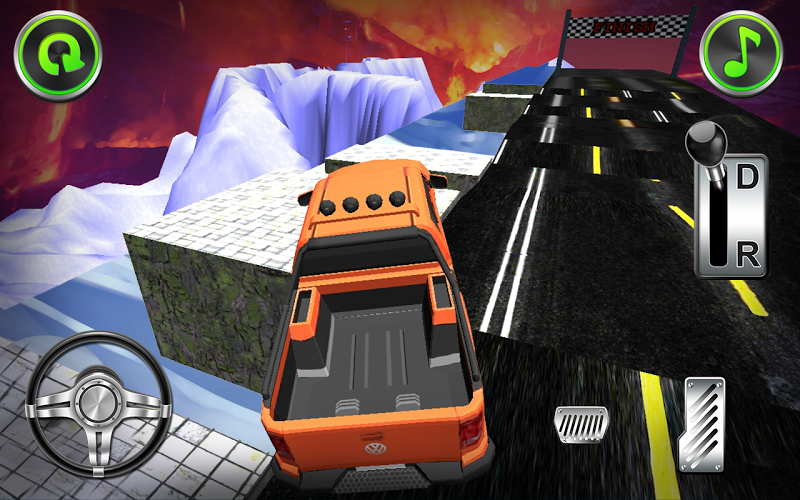The width and height of the screenshot is (800, 500).
Task: Step on the brake pedal
Action: pyautogui.click(x=579, y=425)
